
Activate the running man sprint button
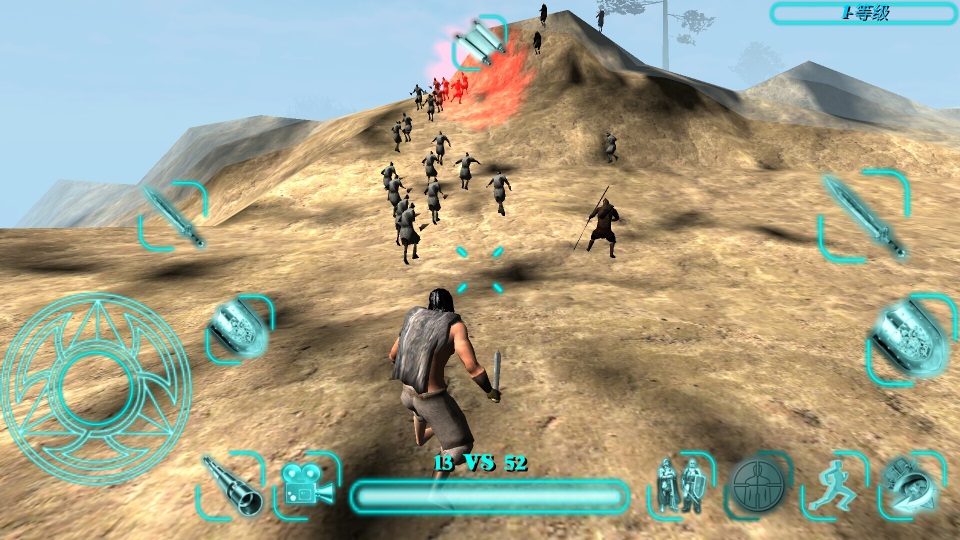point(835,485)
